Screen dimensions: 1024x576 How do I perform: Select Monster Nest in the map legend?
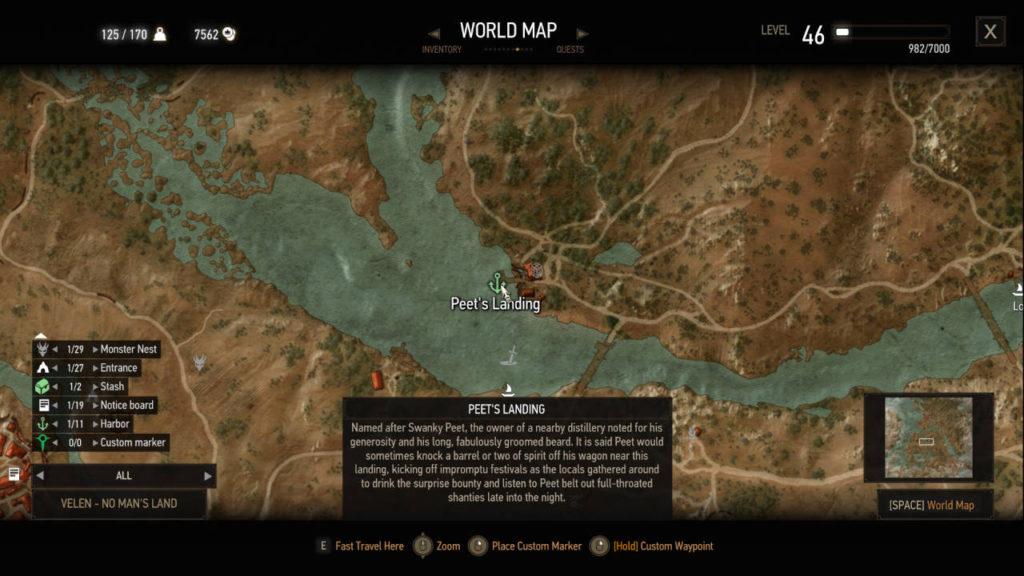[x=128, y=349]
